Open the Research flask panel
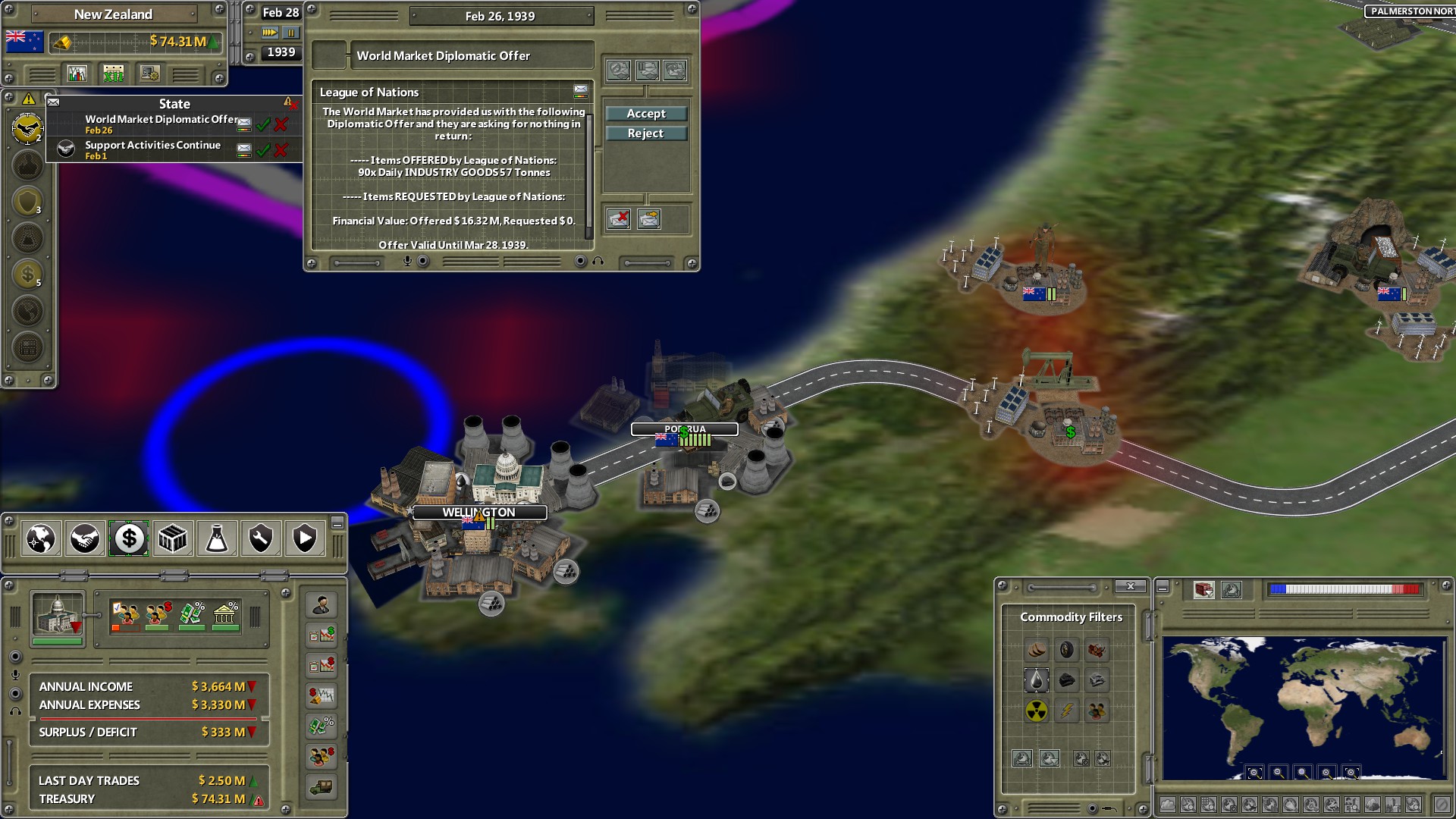 point(216,538)
